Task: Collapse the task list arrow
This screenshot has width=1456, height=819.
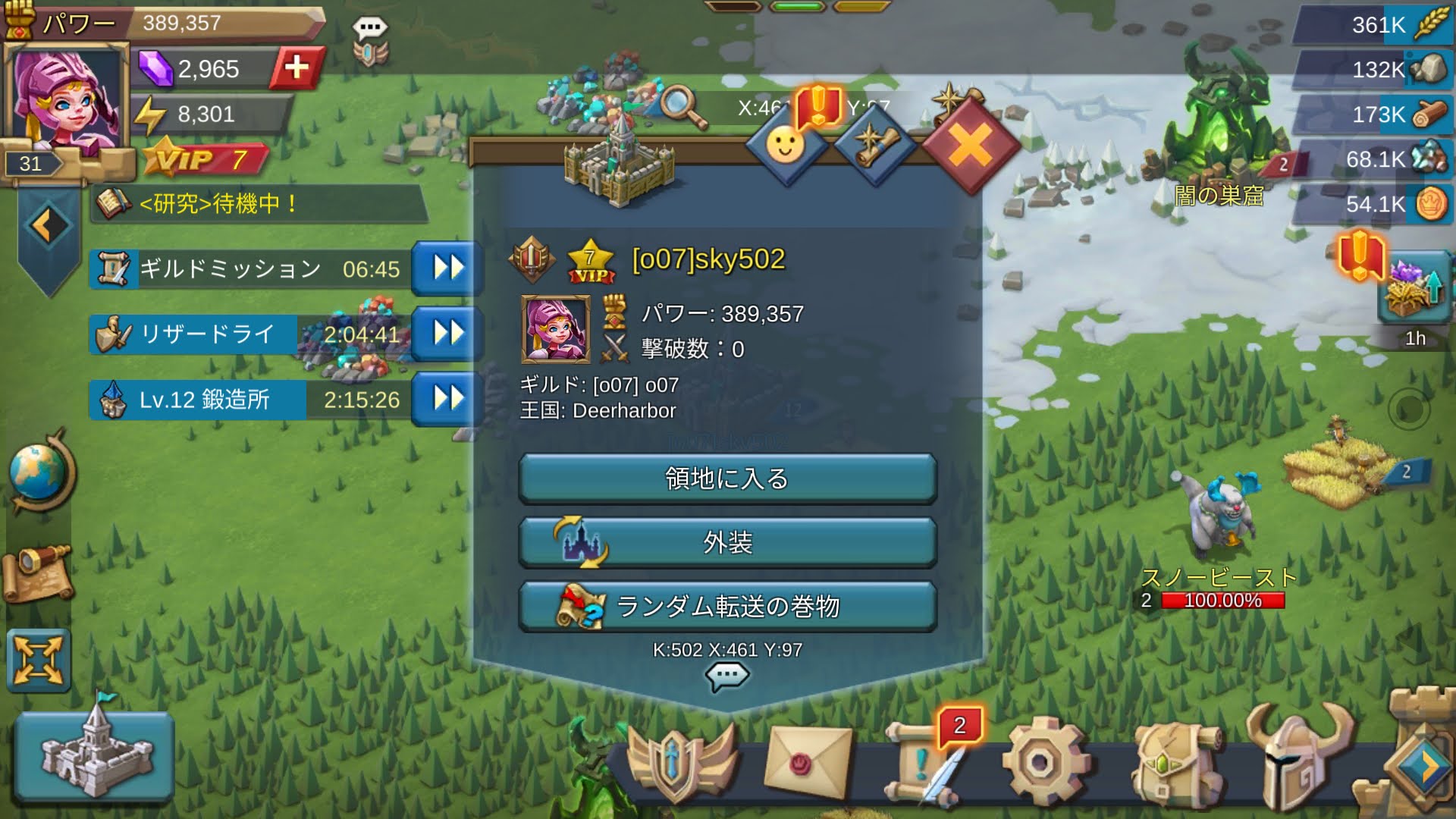Action: (49, 226)
